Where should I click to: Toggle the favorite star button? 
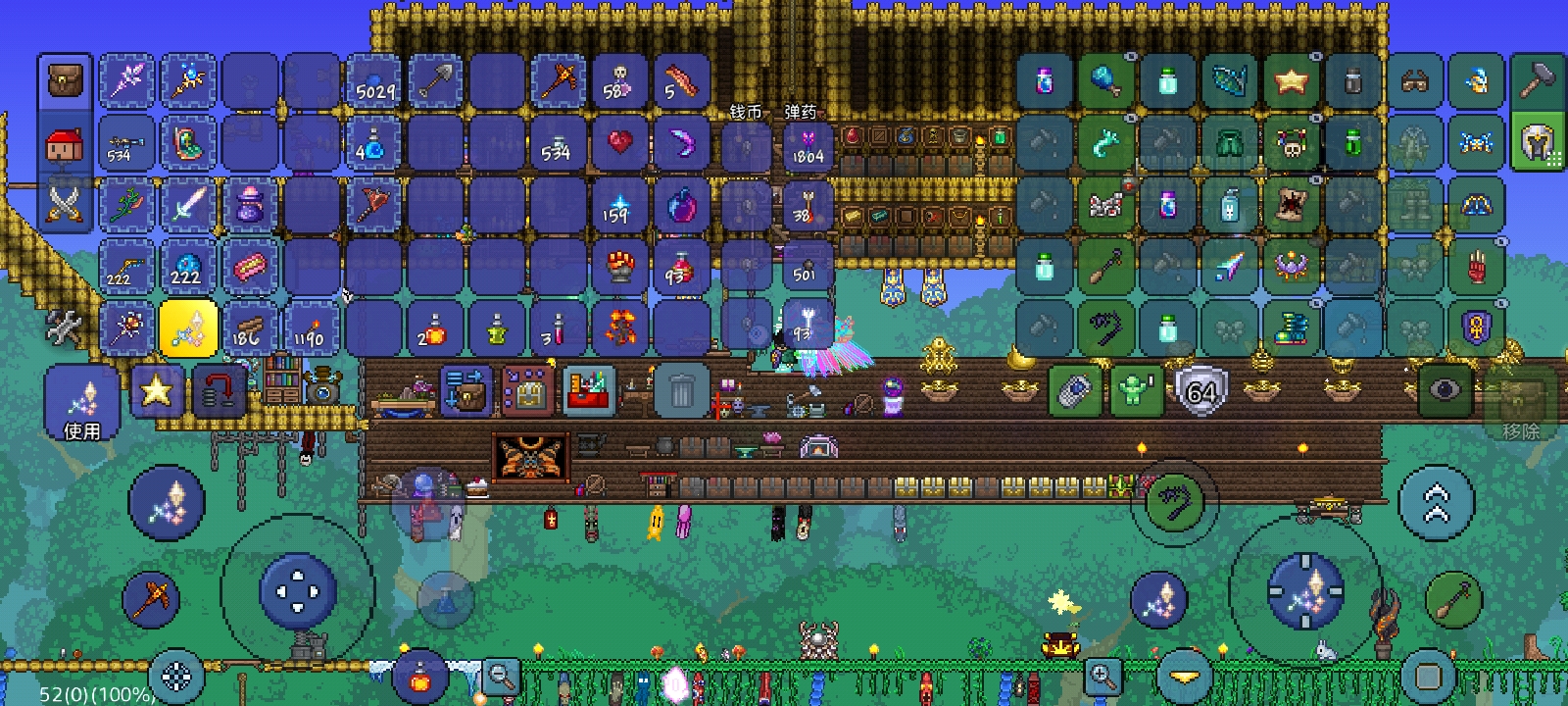pyautogui.click(x=156, y=391)
